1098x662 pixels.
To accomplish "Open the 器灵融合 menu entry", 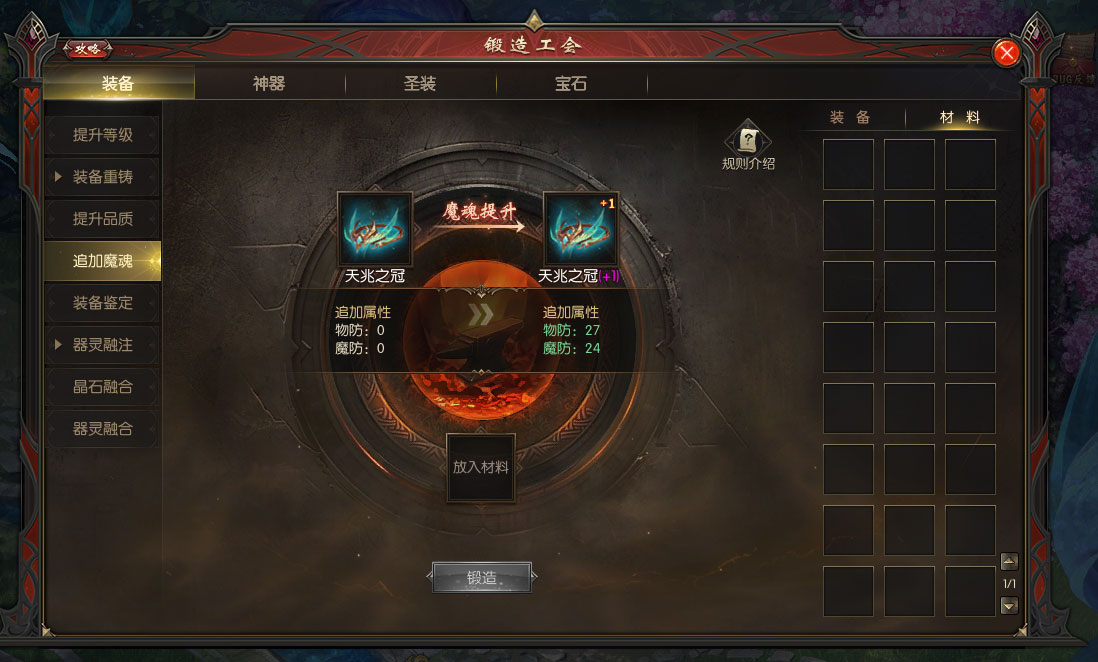I will coord(103,429).
